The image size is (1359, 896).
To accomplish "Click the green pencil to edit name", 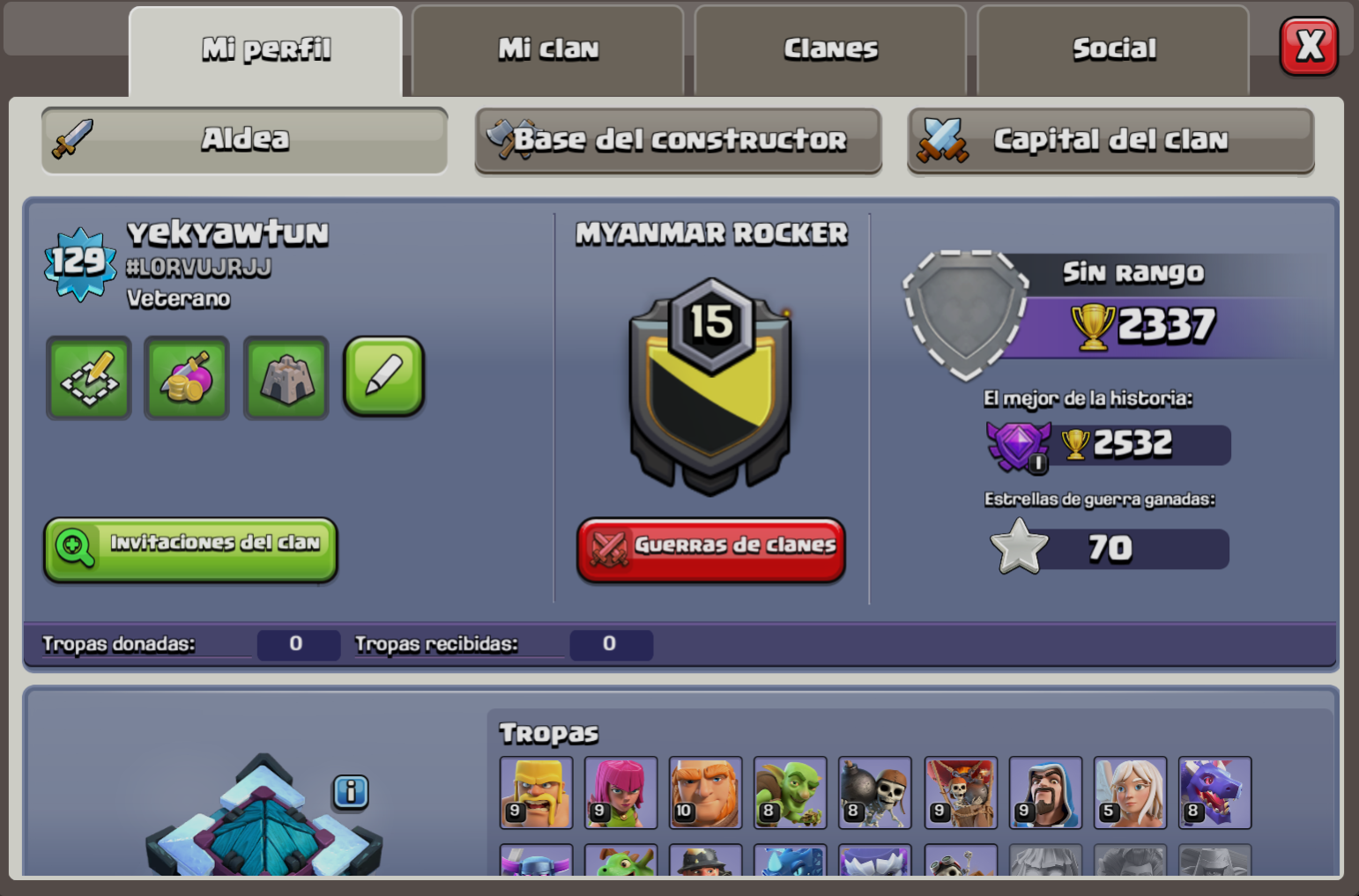I will (x=384, y=378).
